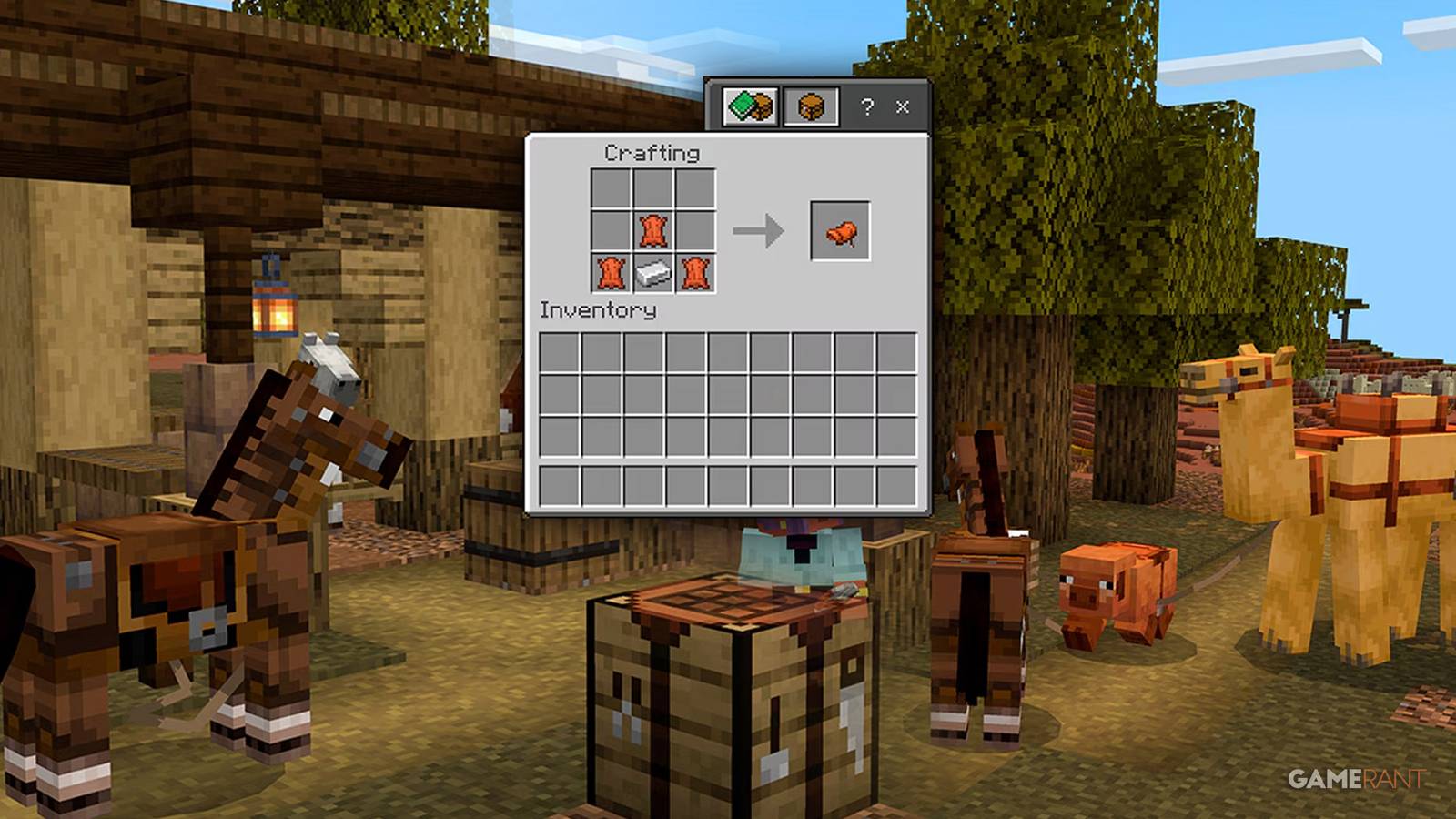The height and width of the screenshot is (819, 1456).
Task: Open the recipe book tab
Action: [748, 107]
